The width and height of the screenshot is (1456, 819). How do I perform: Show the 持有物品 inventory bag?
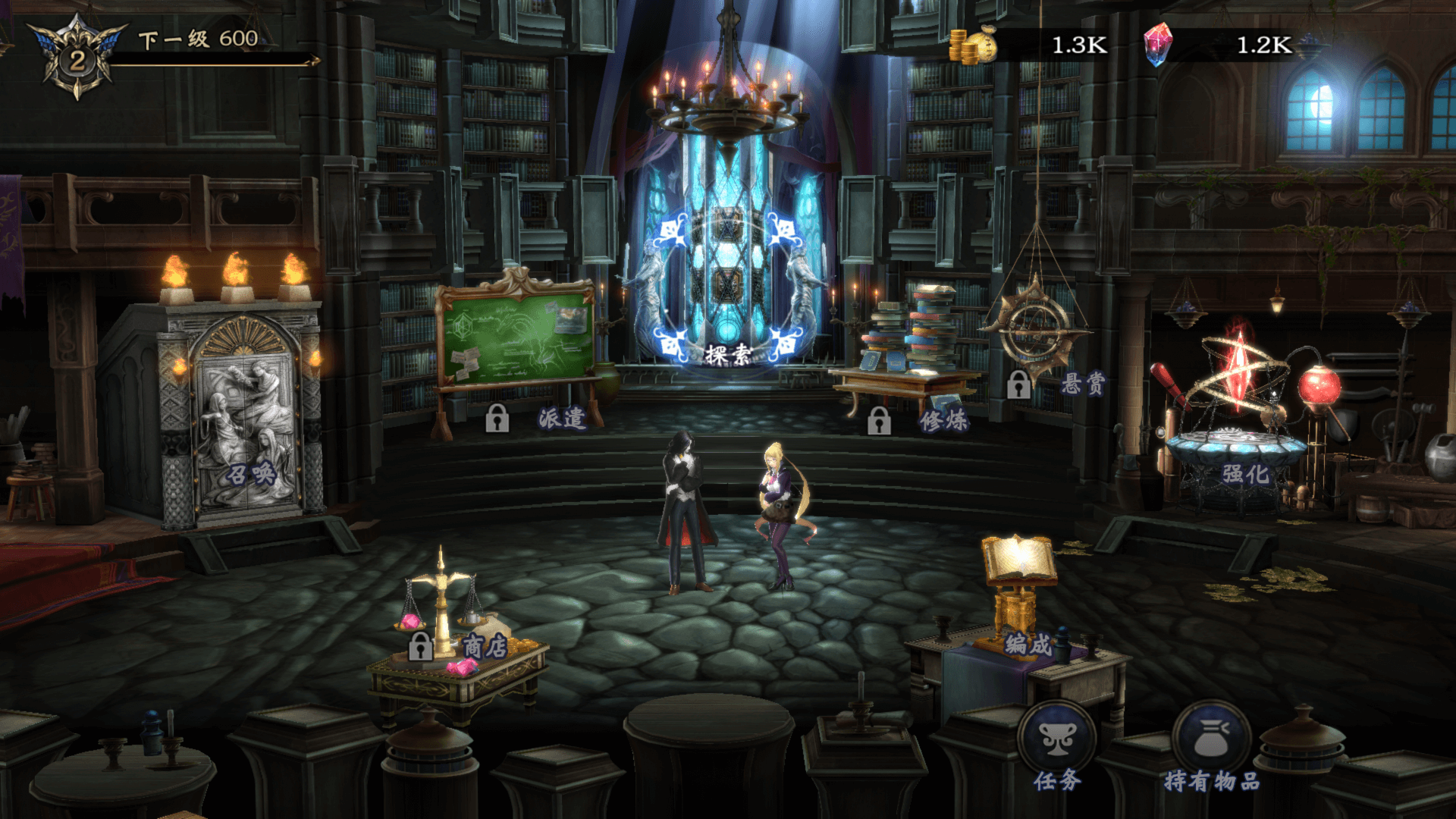coord(1211,739)
